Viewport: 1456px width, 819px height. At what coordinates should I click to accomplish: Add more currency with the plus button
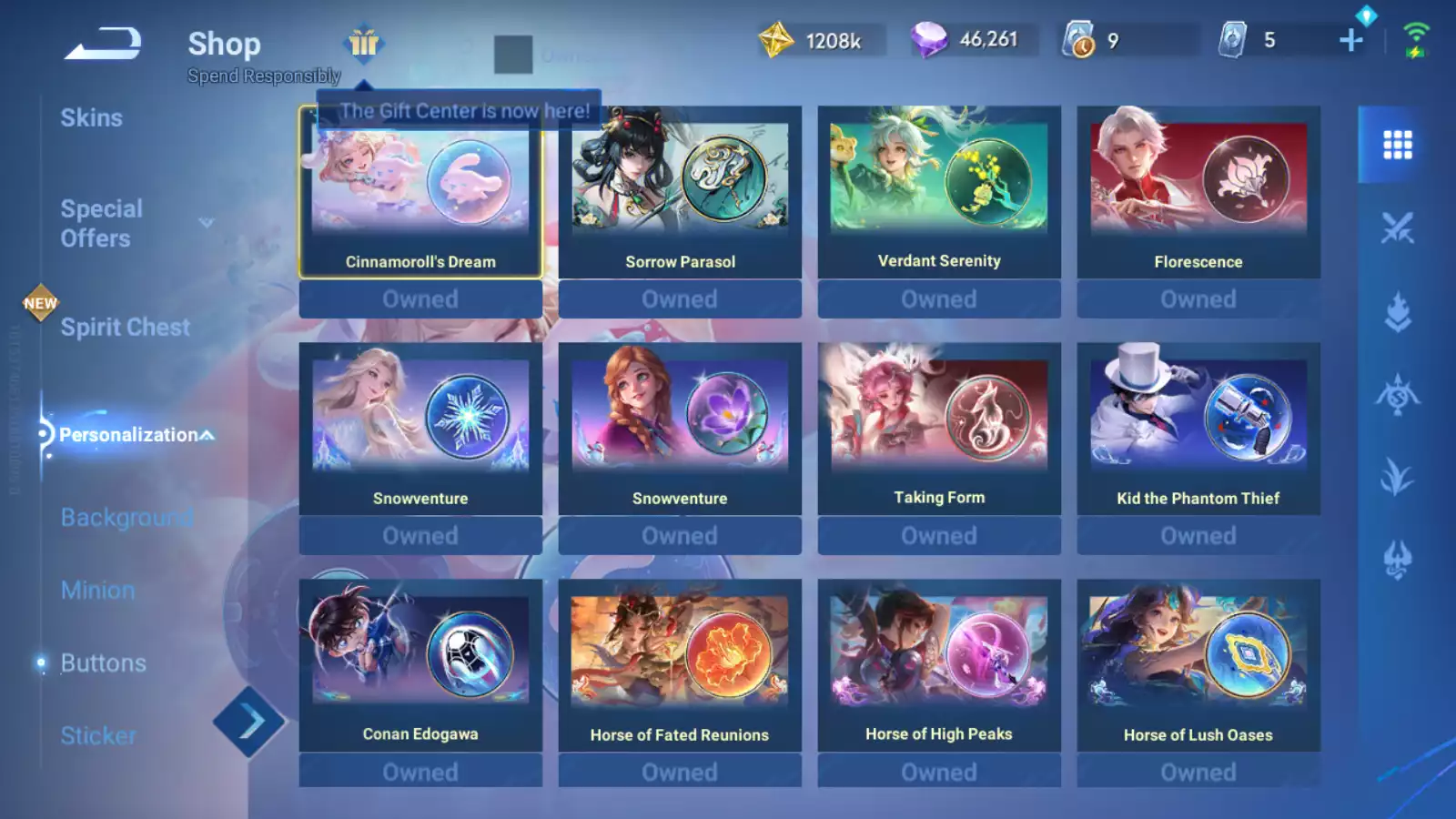tap(1351, 40)
